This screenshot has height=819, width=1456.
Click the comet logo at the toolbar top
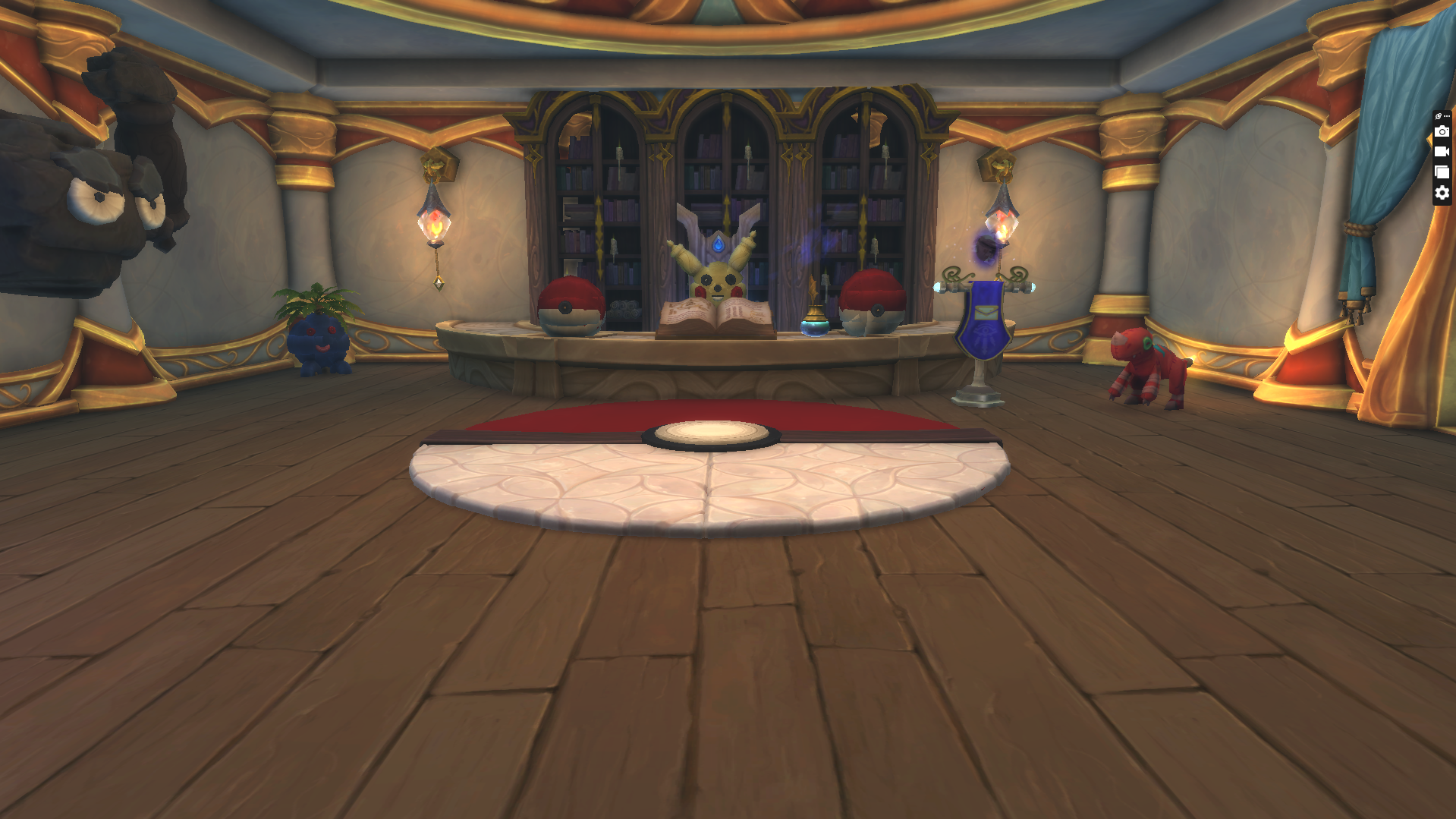pos(1438,115)
